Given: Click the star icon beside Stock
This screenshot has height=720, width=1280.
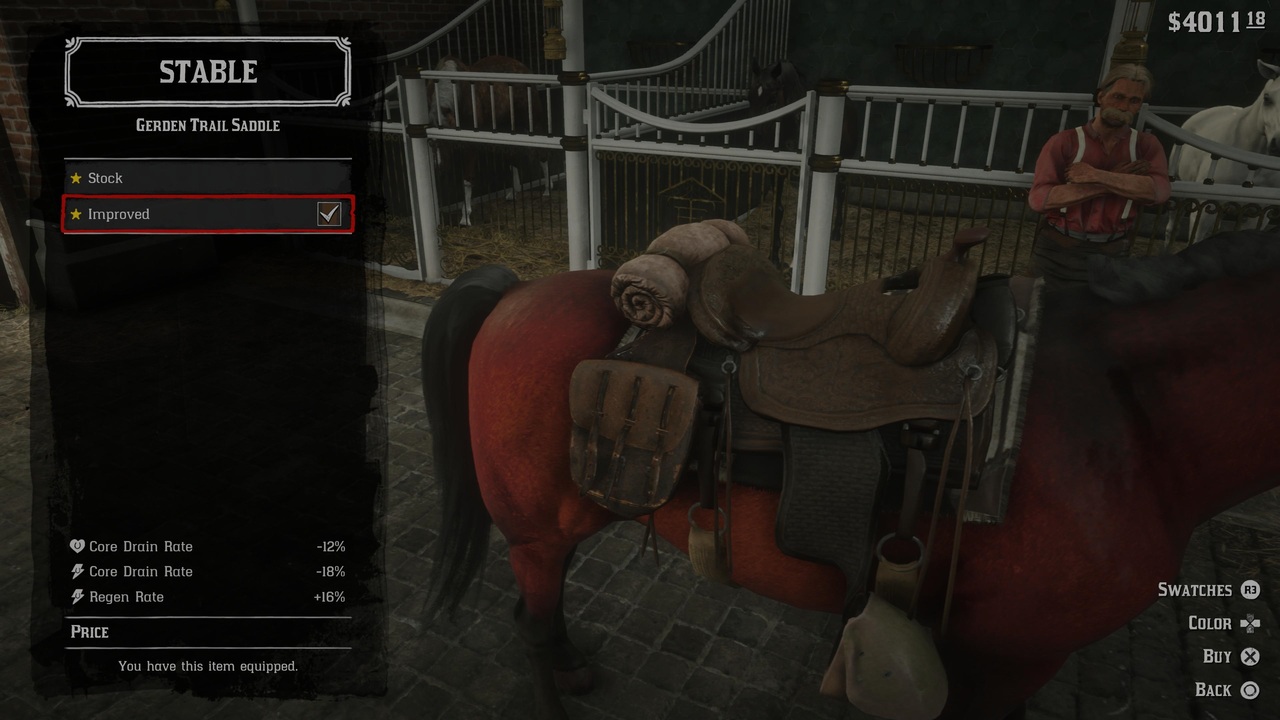Looking at the screenshot, I should coord(77,177).
